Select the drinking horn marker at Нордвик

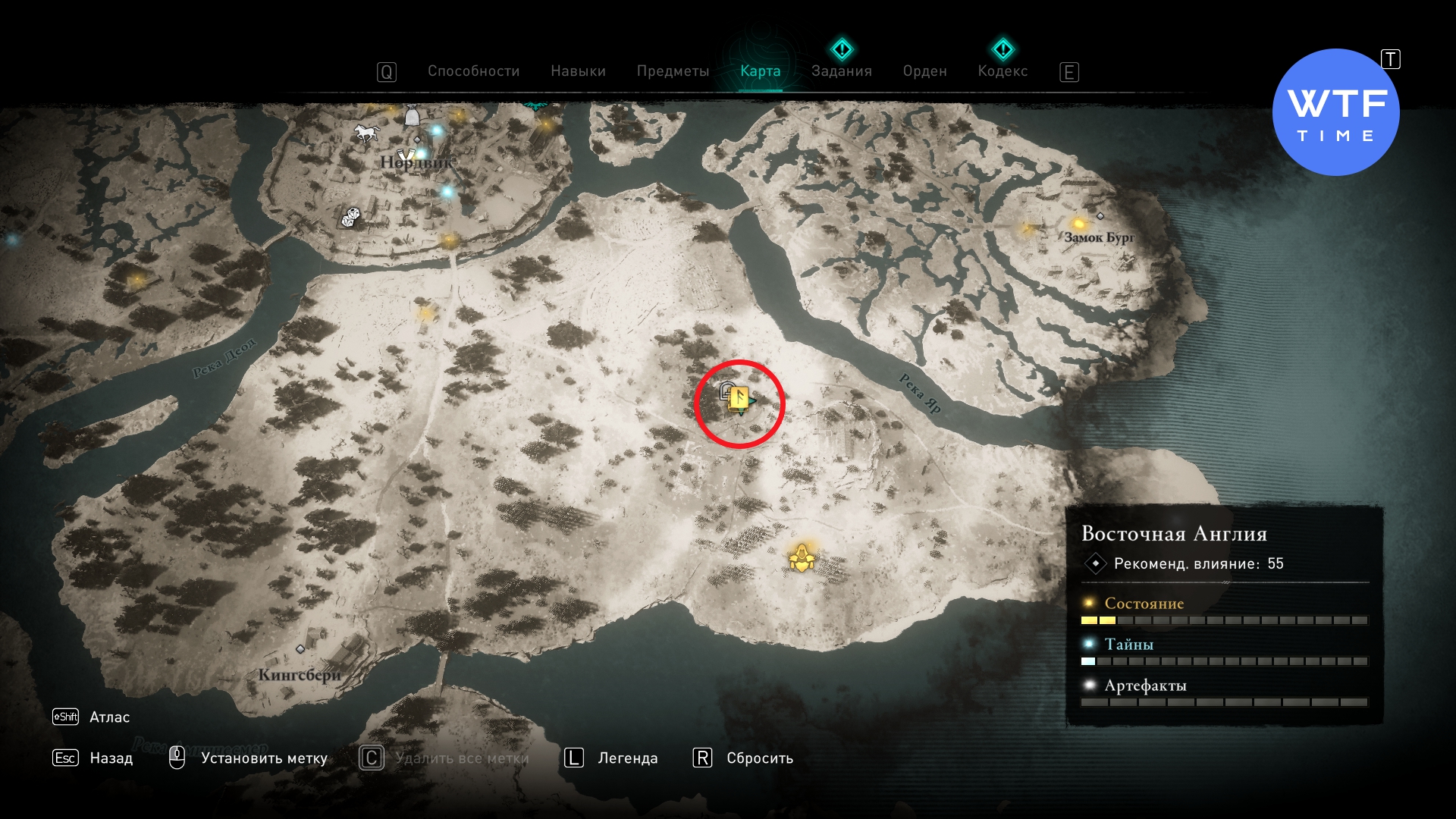(x=406, y=156)
